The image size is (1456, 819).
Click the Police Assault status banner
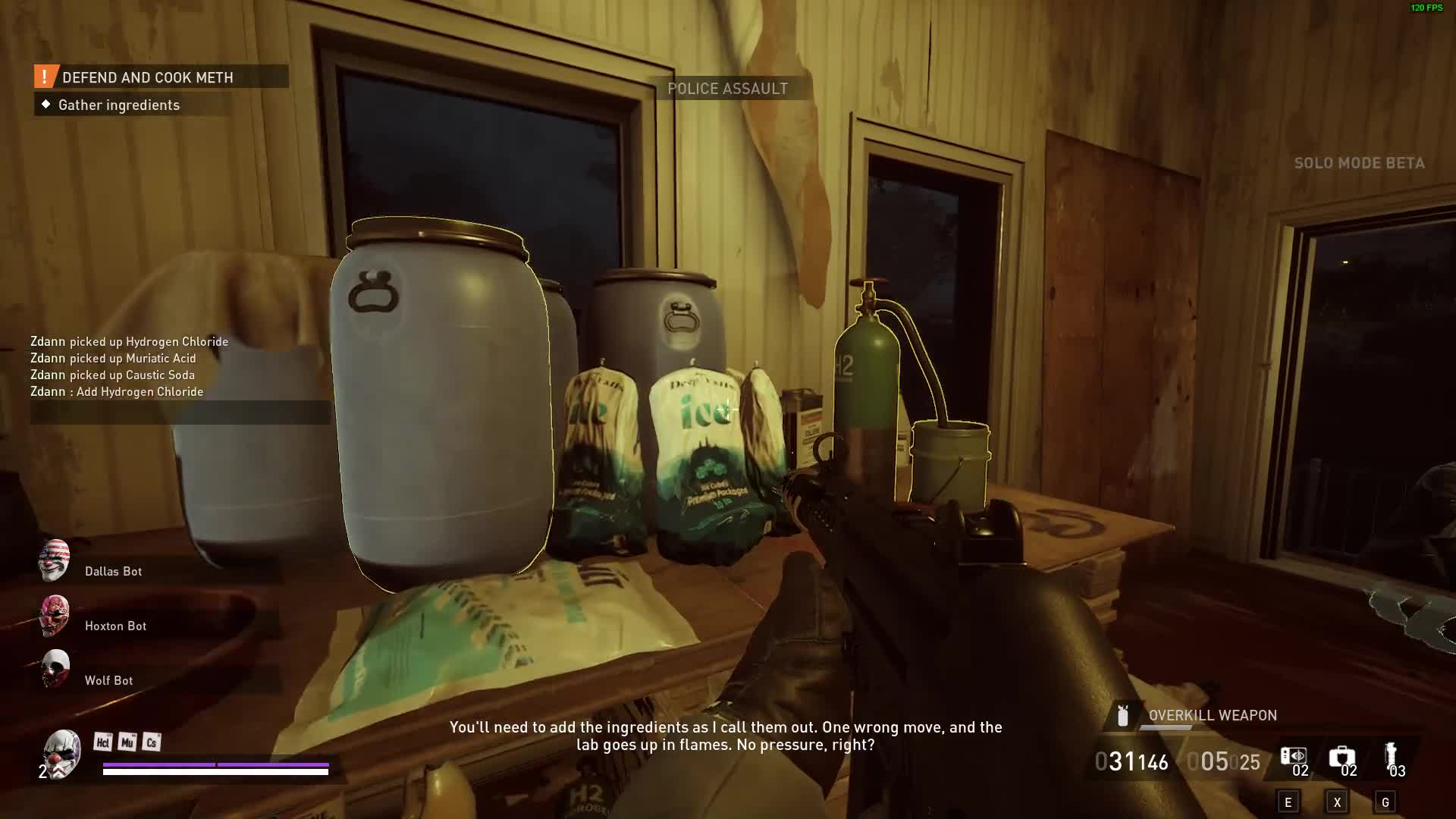point(727,89)
